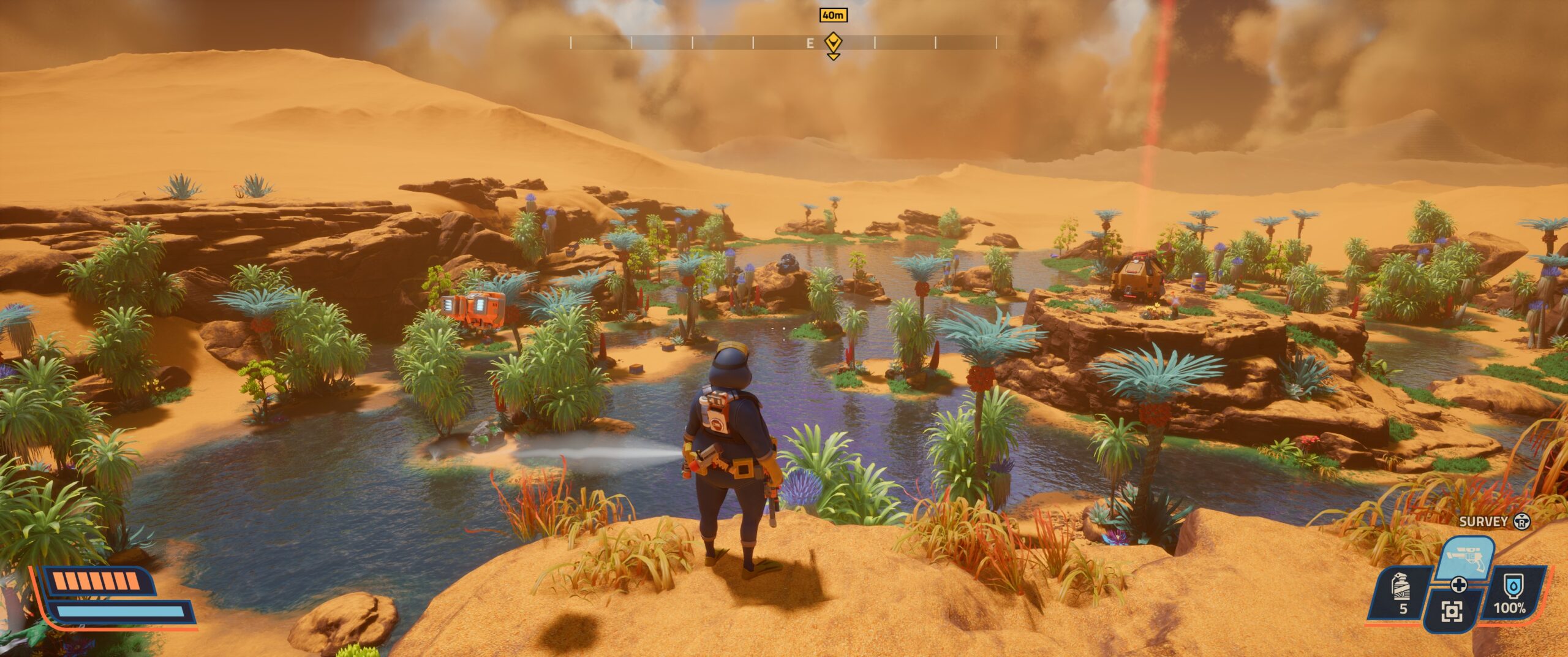Image resolution: width=1568 pixels, height=657 pixels.
Task: Activate the scanner reticle tool slot
Action: click(1451, 610)
